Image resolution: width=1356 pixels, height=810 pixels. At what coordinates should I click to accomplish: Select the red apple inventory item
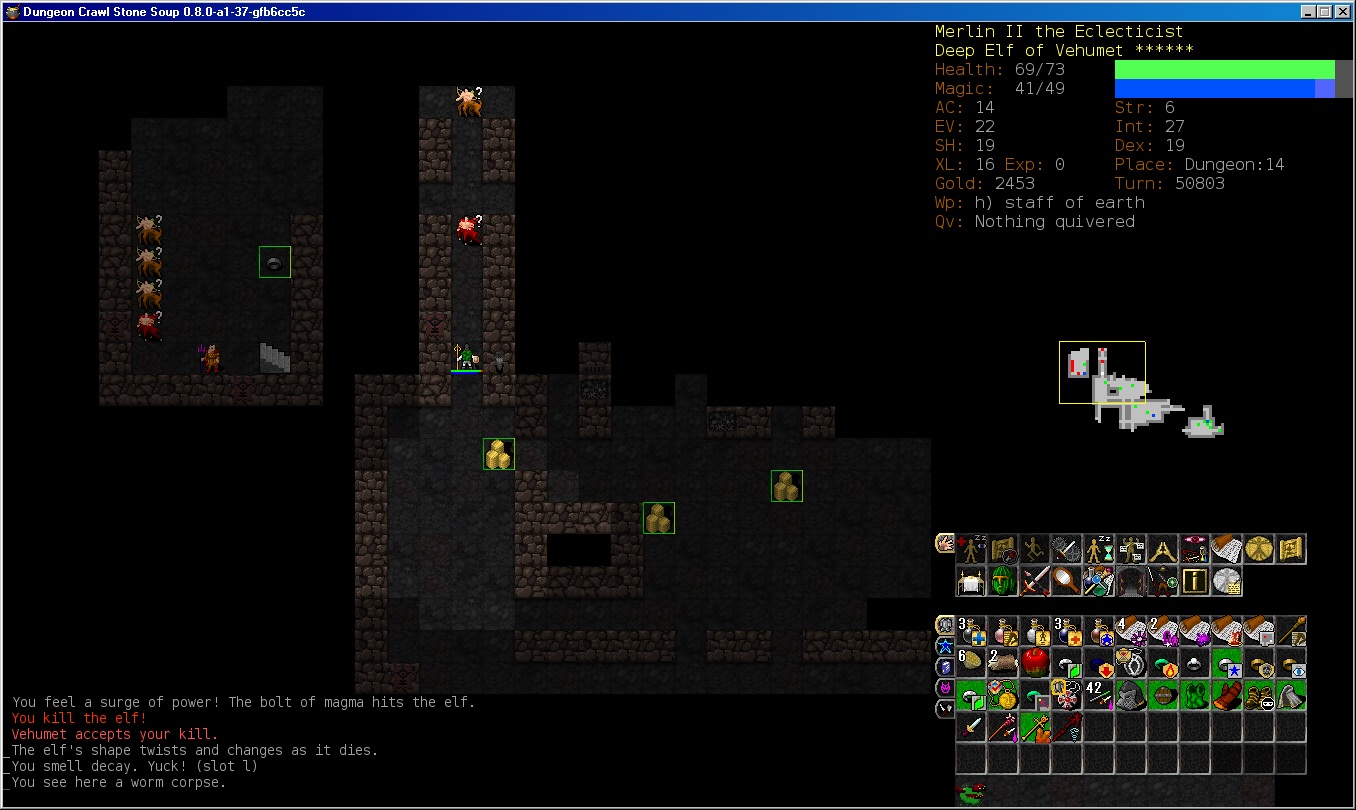pos(1035,663)
